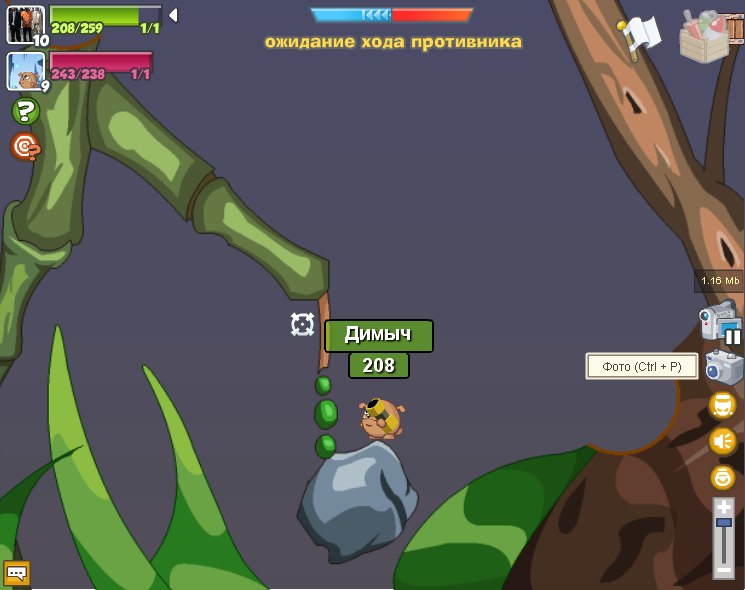Toggle sound with the speaker icon
The image size is (745, 590).
tap(722, 441)
